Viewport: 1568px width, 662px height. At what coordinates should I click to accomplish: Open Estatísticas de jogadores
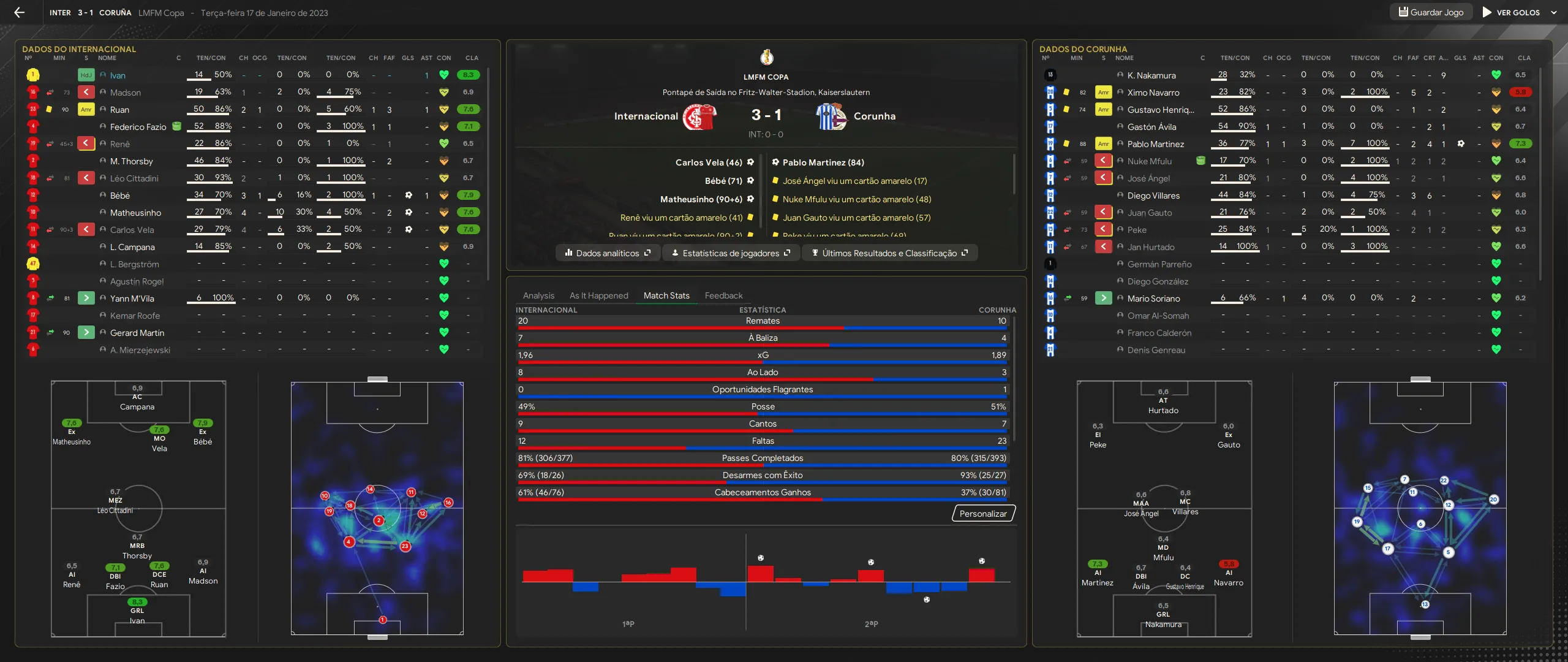[731, 253]
